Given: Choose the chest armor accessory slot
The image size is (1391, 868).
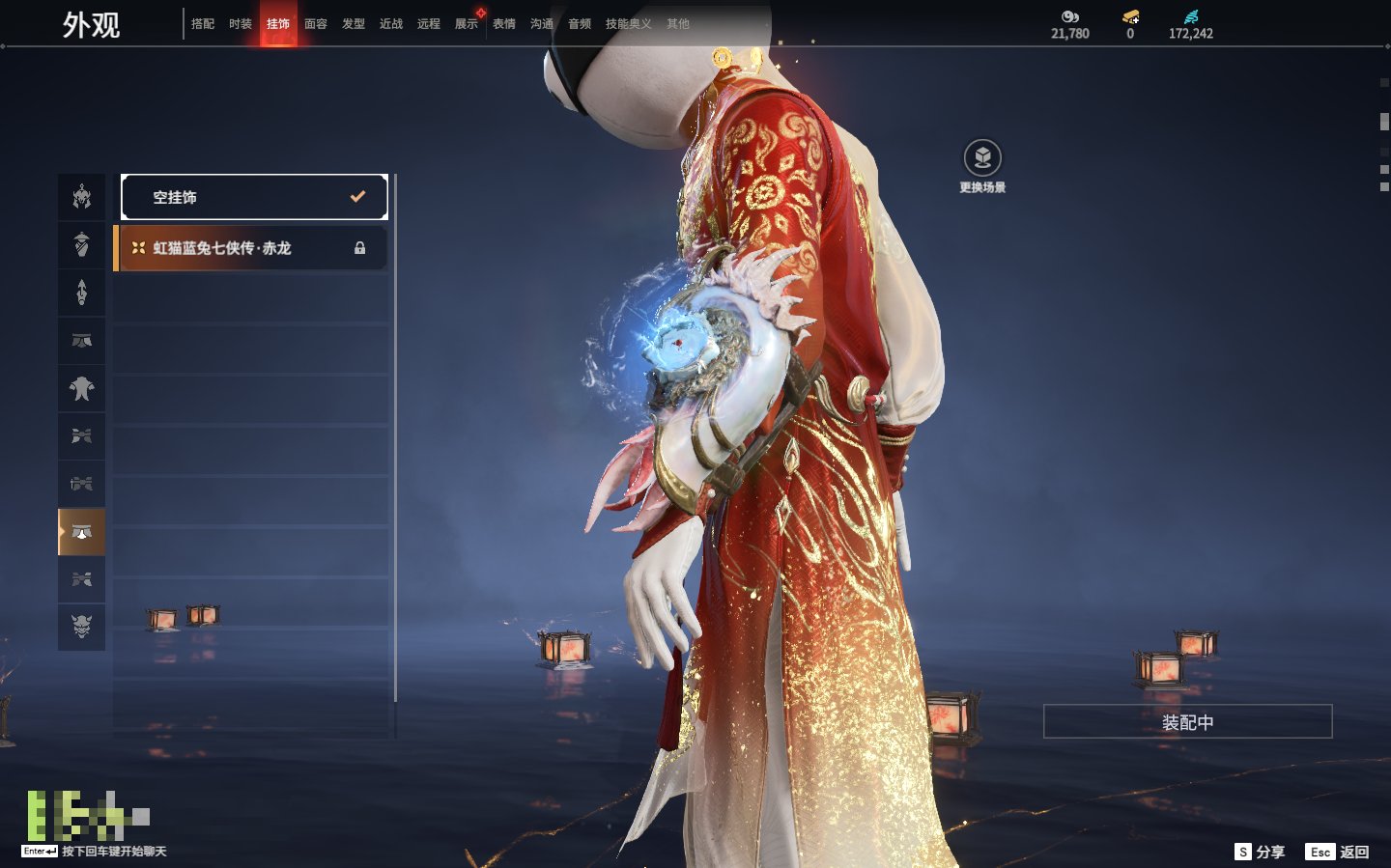Looking at the screenshot, I should 82,388.
